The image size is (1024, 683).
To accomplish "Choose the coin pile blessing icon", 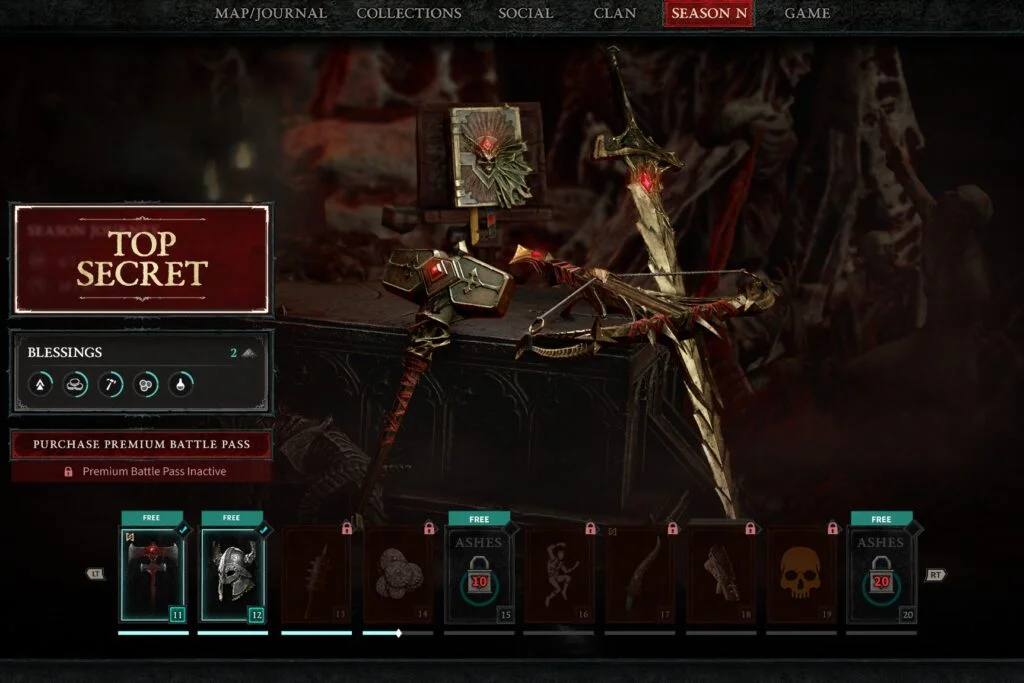I will click(x=76, y=383).
